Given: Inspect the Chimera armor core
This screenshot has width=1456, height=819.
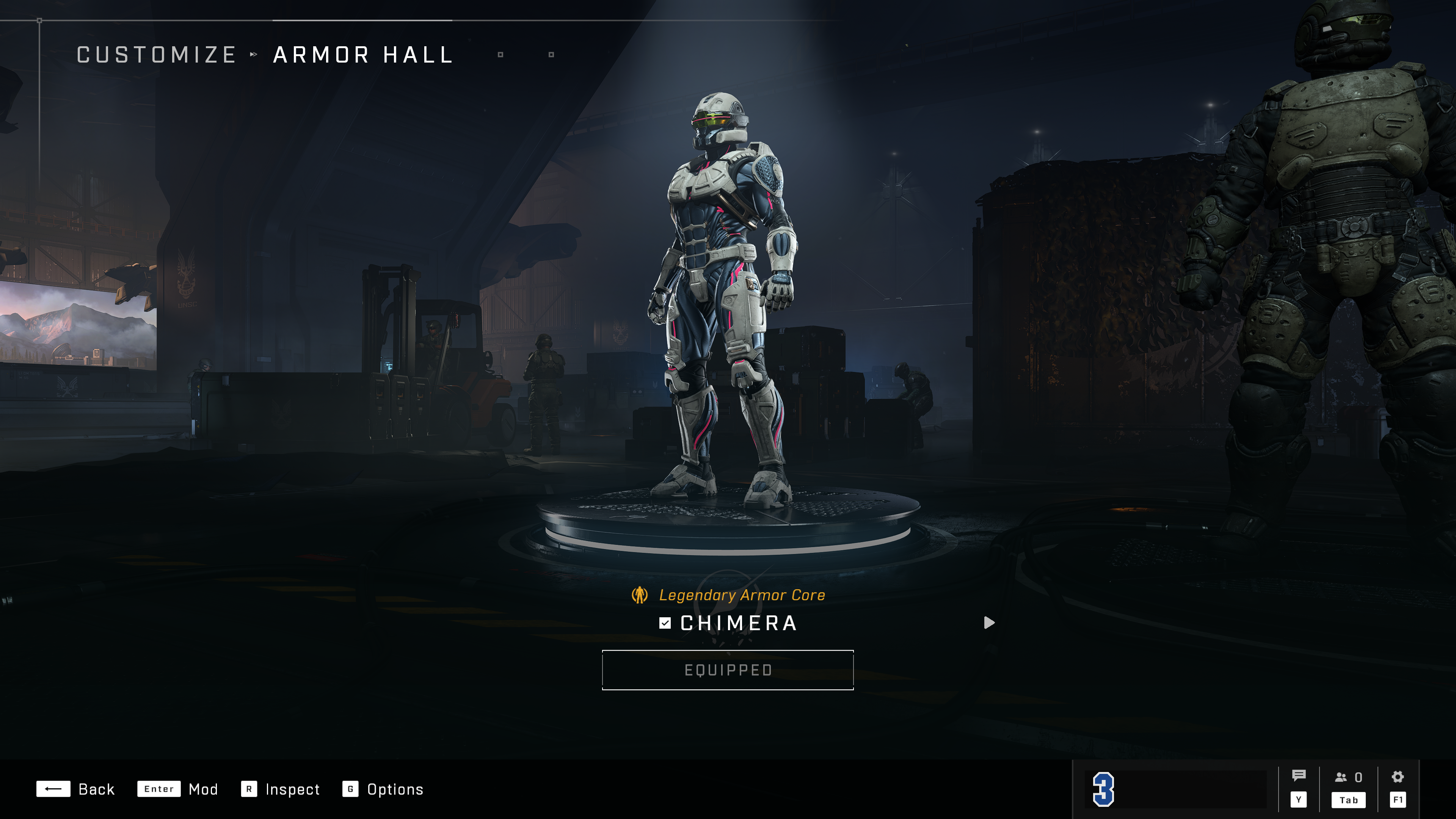Looking at the screenshot, I should (x=280, y=789).
